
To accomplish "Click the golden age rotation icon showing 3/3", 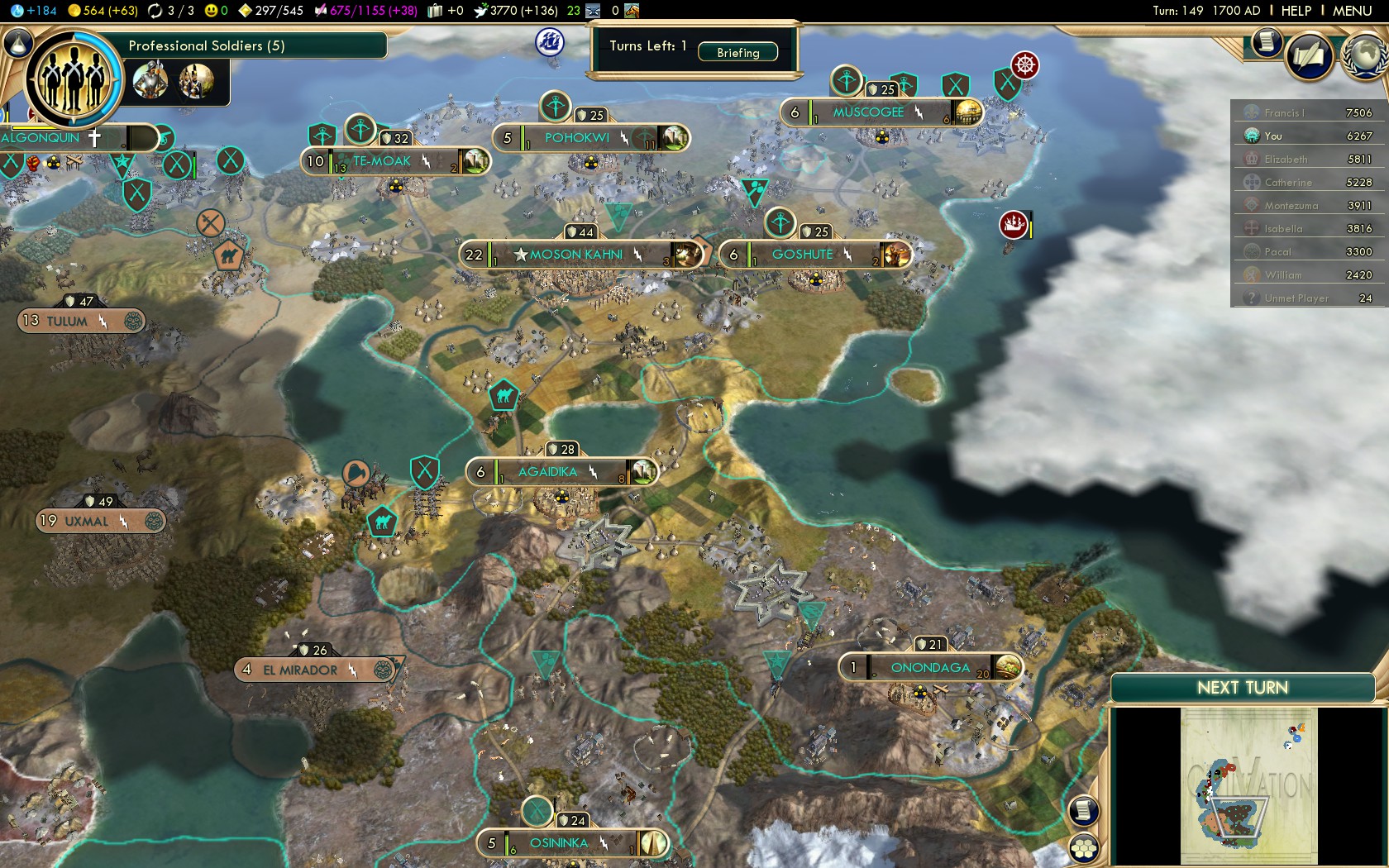I will [x=154, y=11].
